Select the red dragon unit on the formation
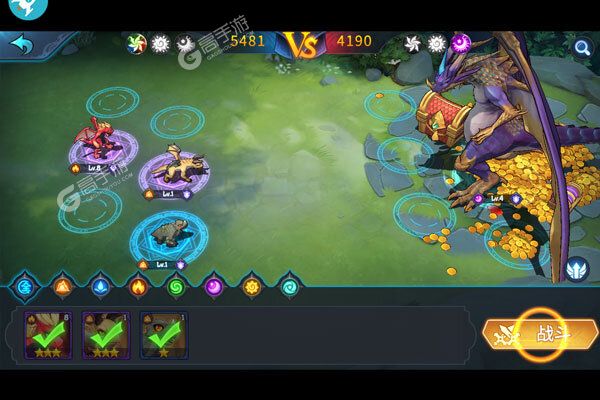Viewport: 600px width, 400px height. 95,140
